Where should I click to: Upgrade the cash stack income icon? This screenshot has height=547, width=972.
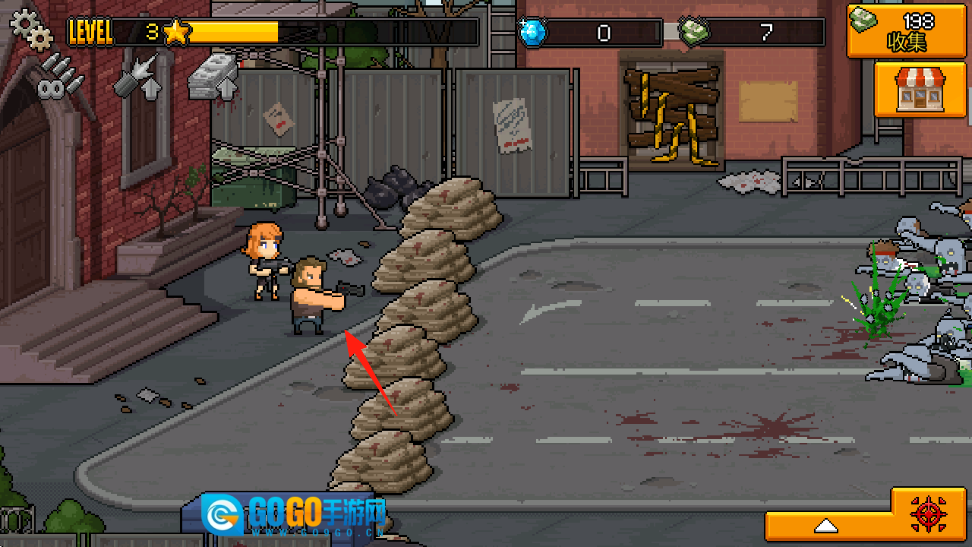216,76
